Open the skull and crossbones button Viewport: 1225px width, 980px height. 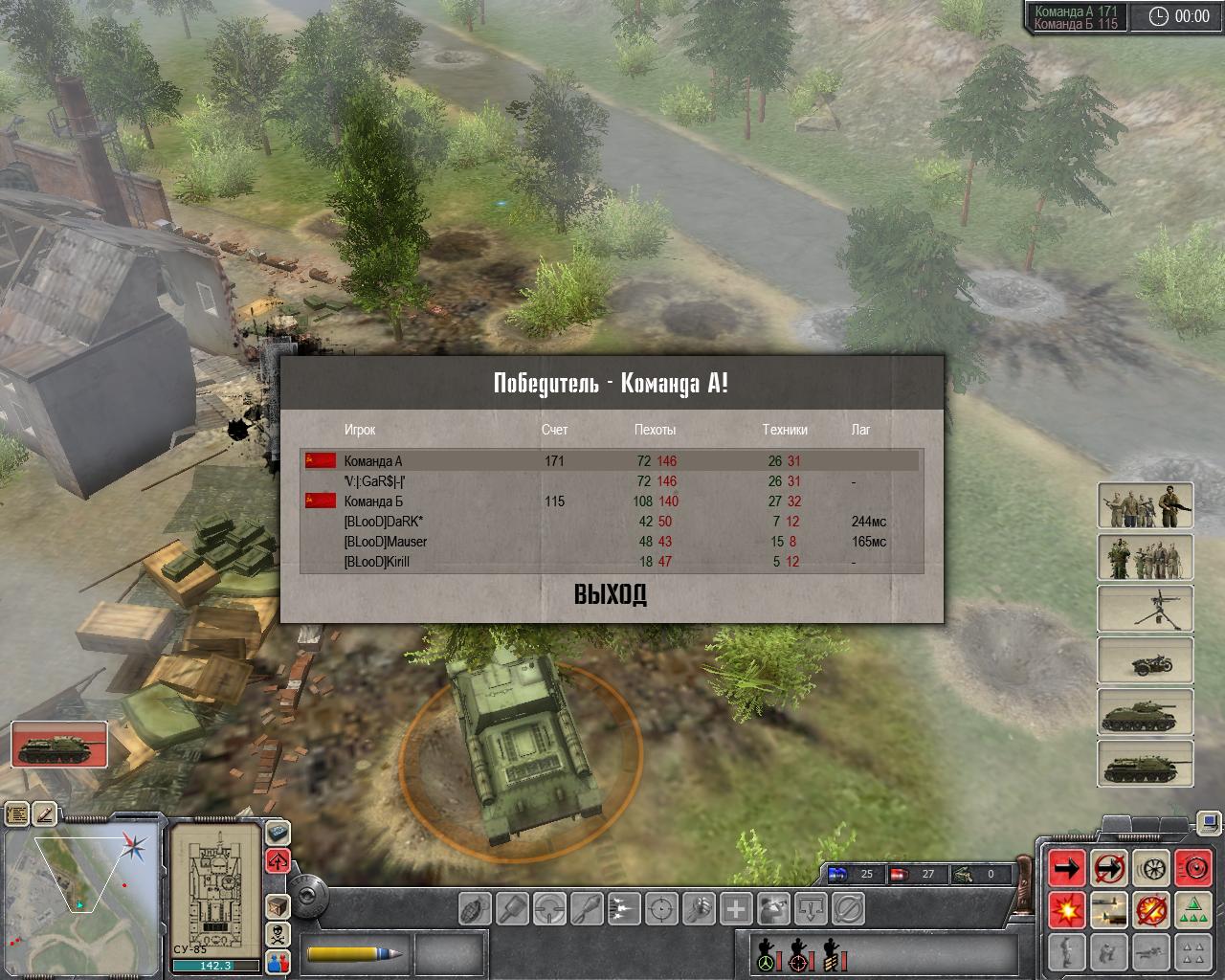tap(278, 933)
